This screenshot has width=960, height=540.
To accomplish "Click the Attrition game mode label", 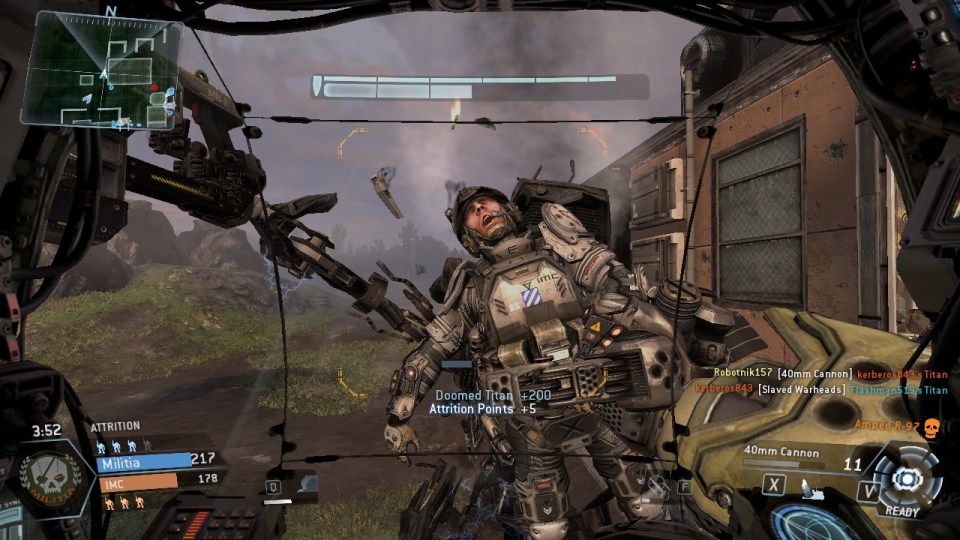I will pos(115,427).
